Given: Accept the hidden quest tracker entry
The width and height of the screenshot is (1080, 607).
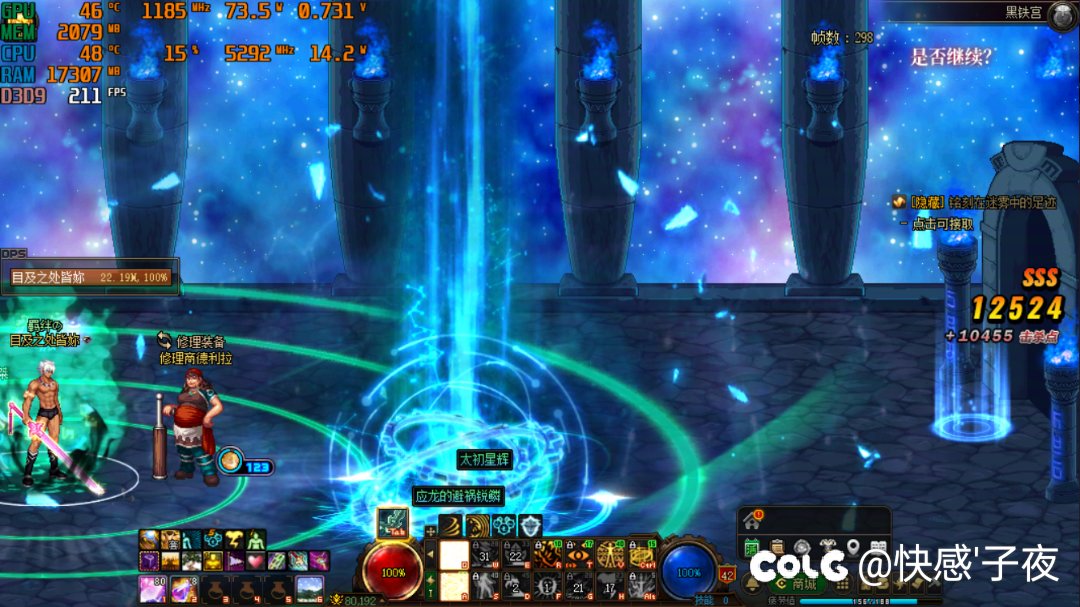Looking at the screenshot, I should [942, 225].
